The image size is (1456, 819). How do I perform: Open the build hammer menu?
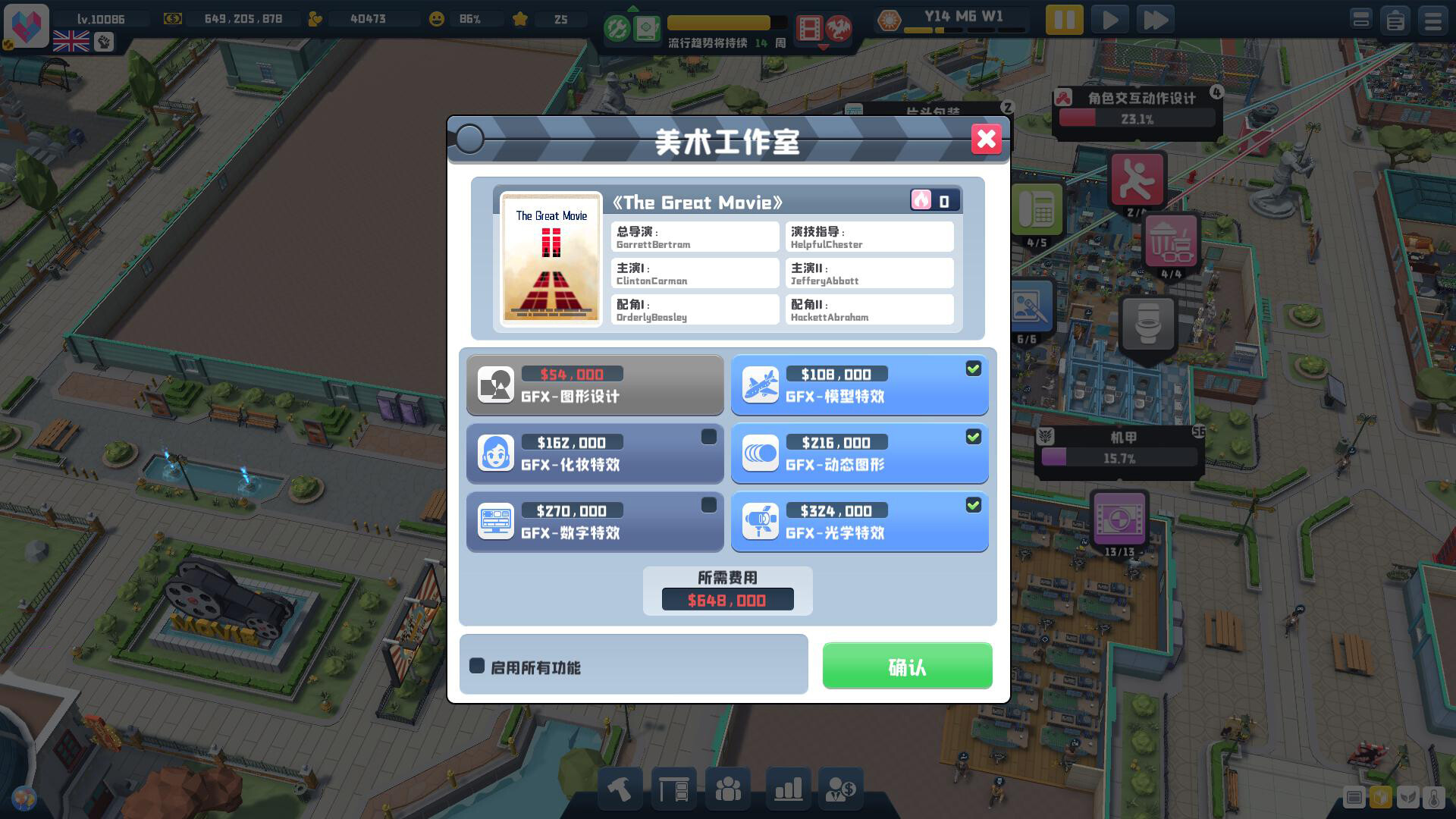click(x=620, y=789)
